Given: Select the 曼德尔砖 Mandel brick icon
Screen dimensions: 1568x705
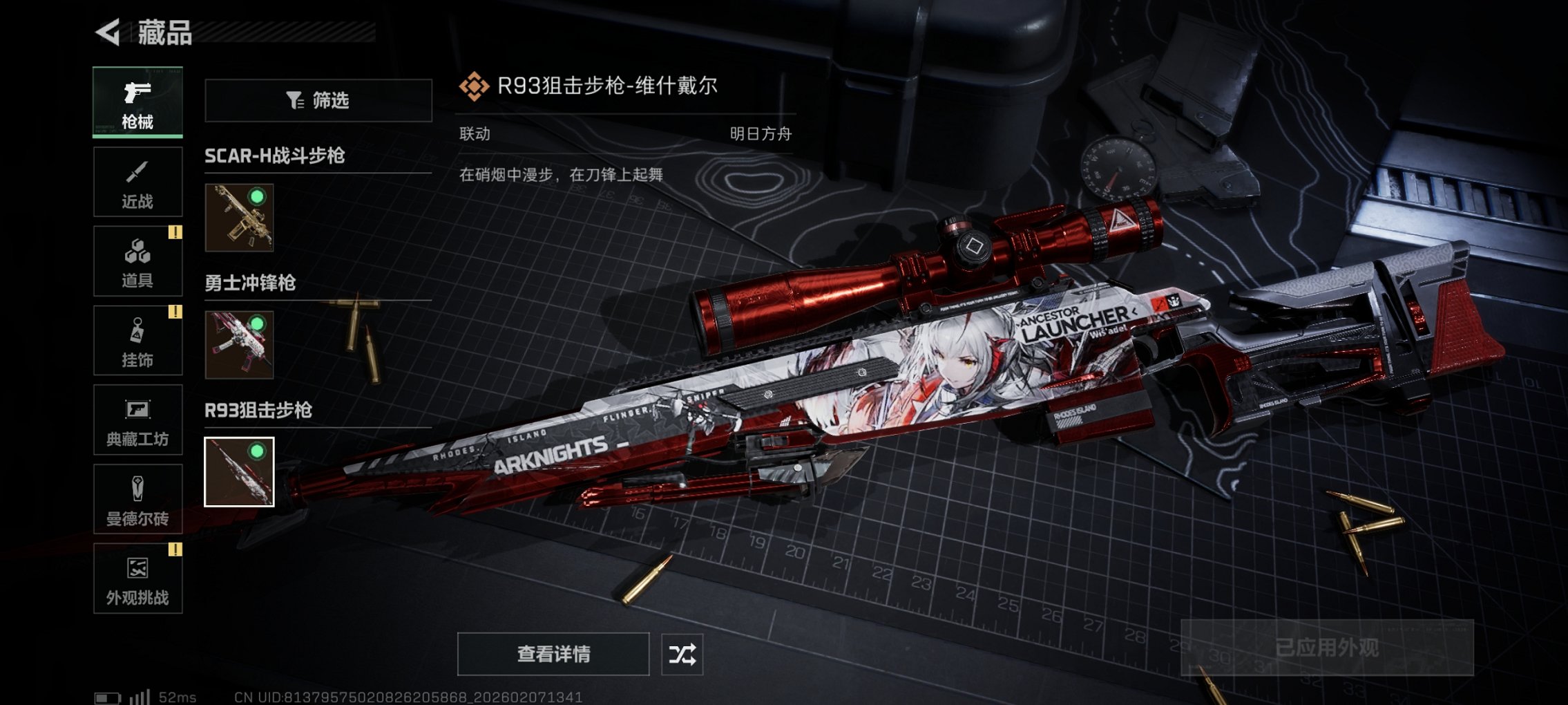Looking at the screenshot, I should click(x=137, y=500).
